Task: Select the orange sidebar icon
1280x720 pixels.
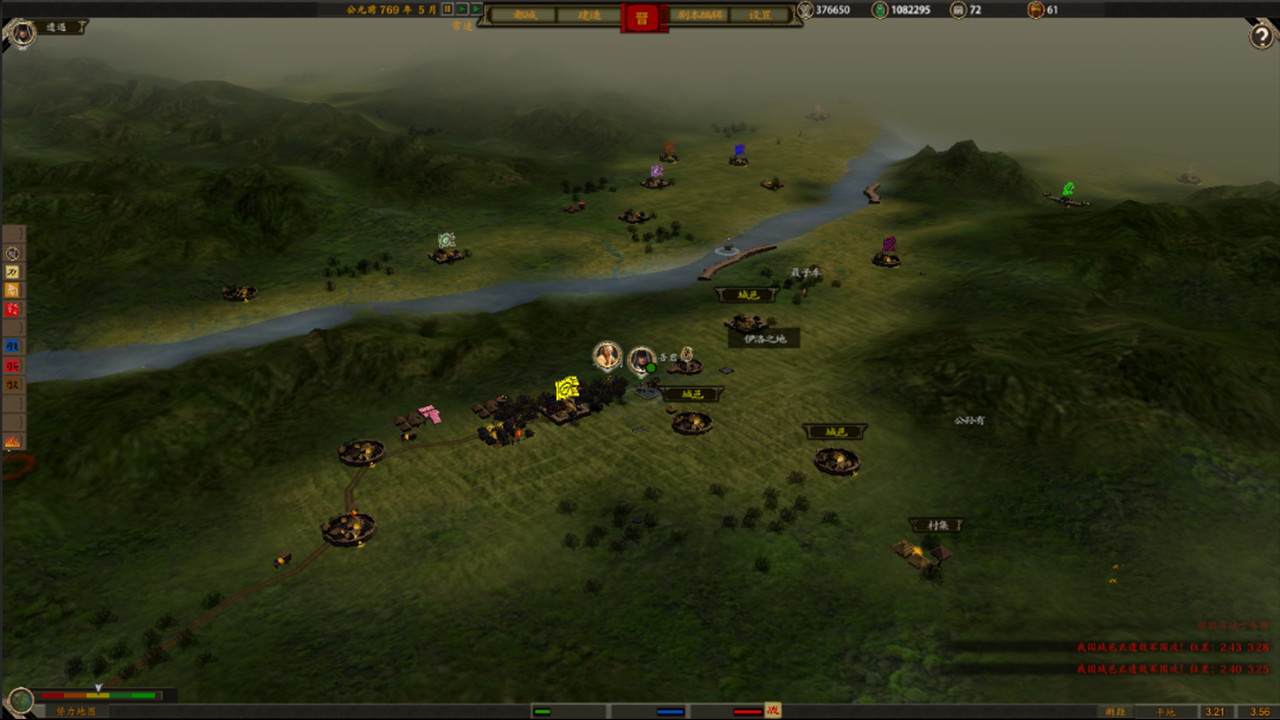Action: [x=13, y=290]
